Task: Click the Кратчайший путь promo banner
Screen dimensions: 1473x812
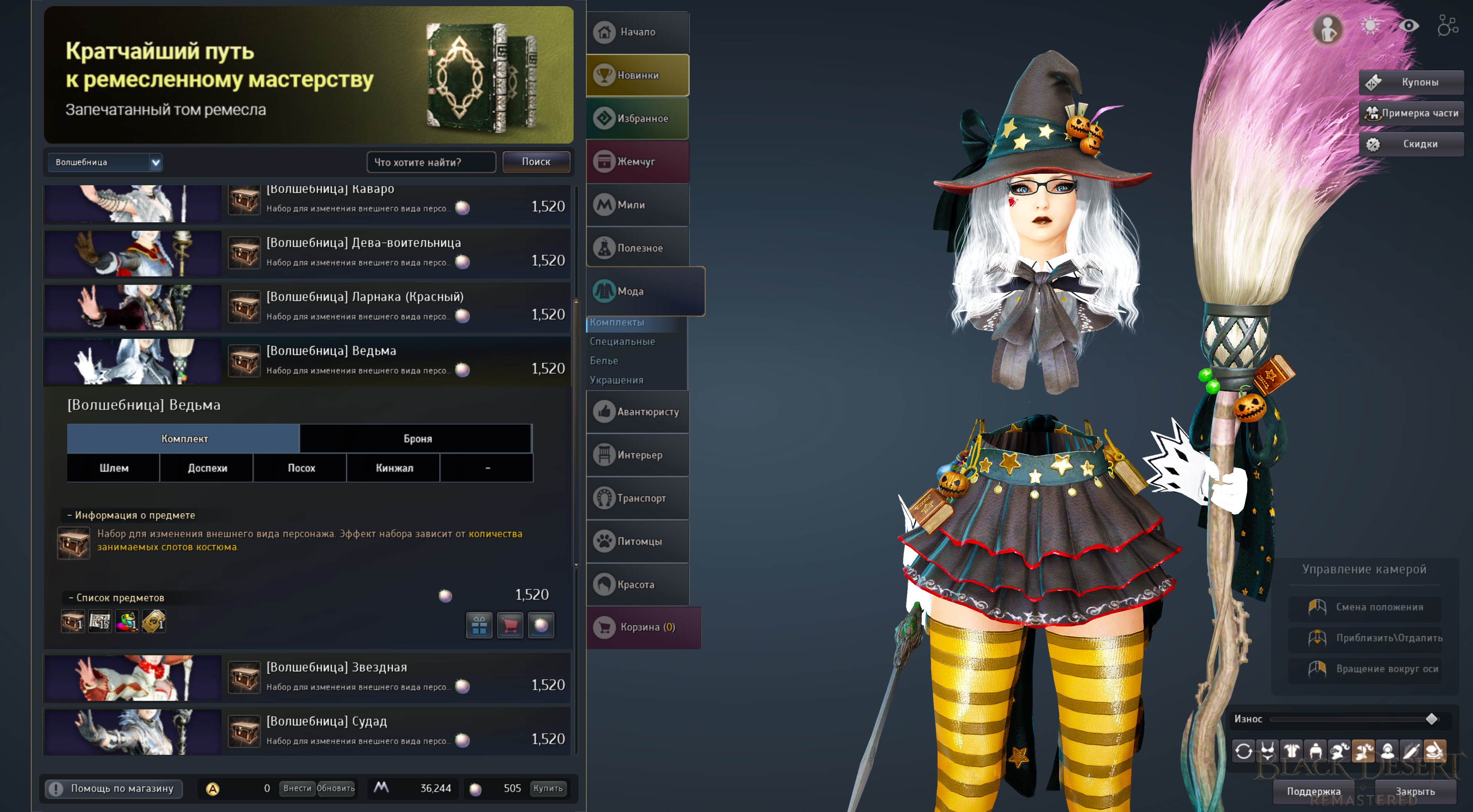Action: click(x=308, y=75)
